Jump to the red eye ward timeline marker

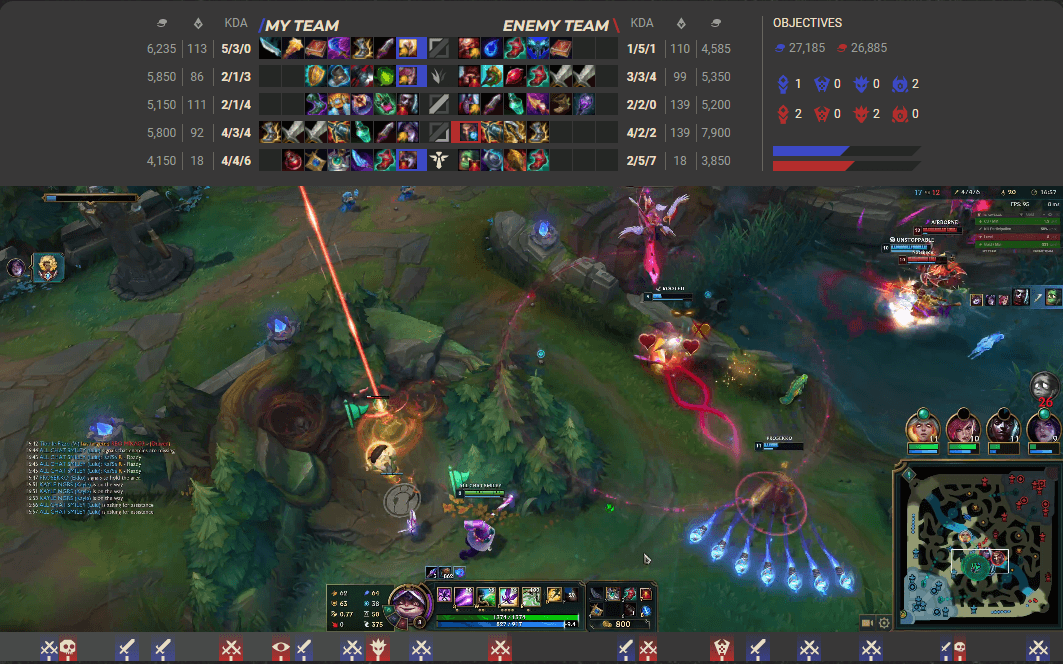[281, 649]
